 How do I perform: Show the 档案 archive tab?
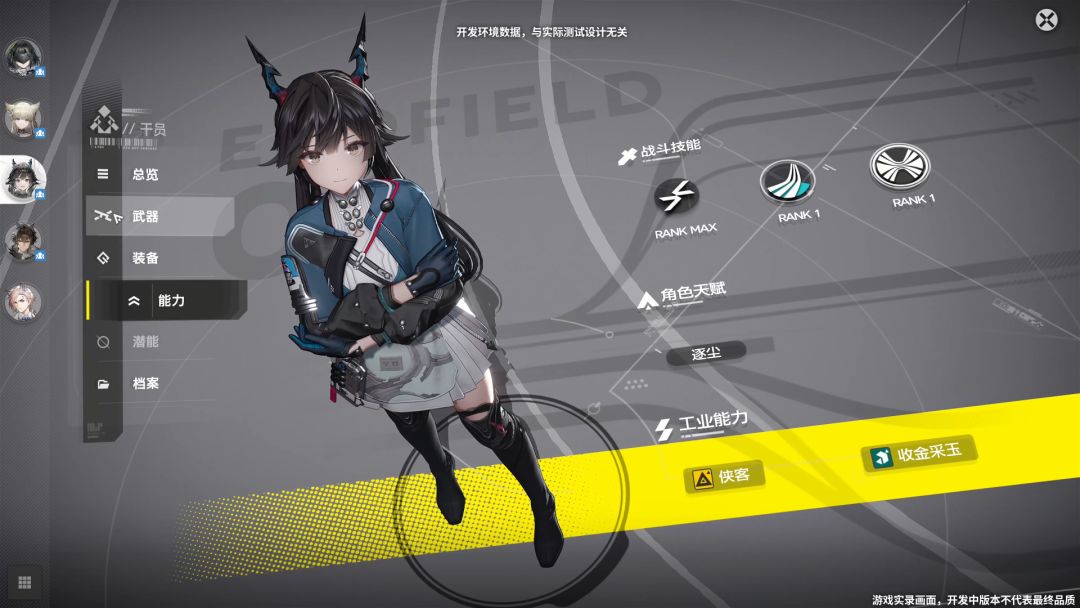click(x=145, y=383)
